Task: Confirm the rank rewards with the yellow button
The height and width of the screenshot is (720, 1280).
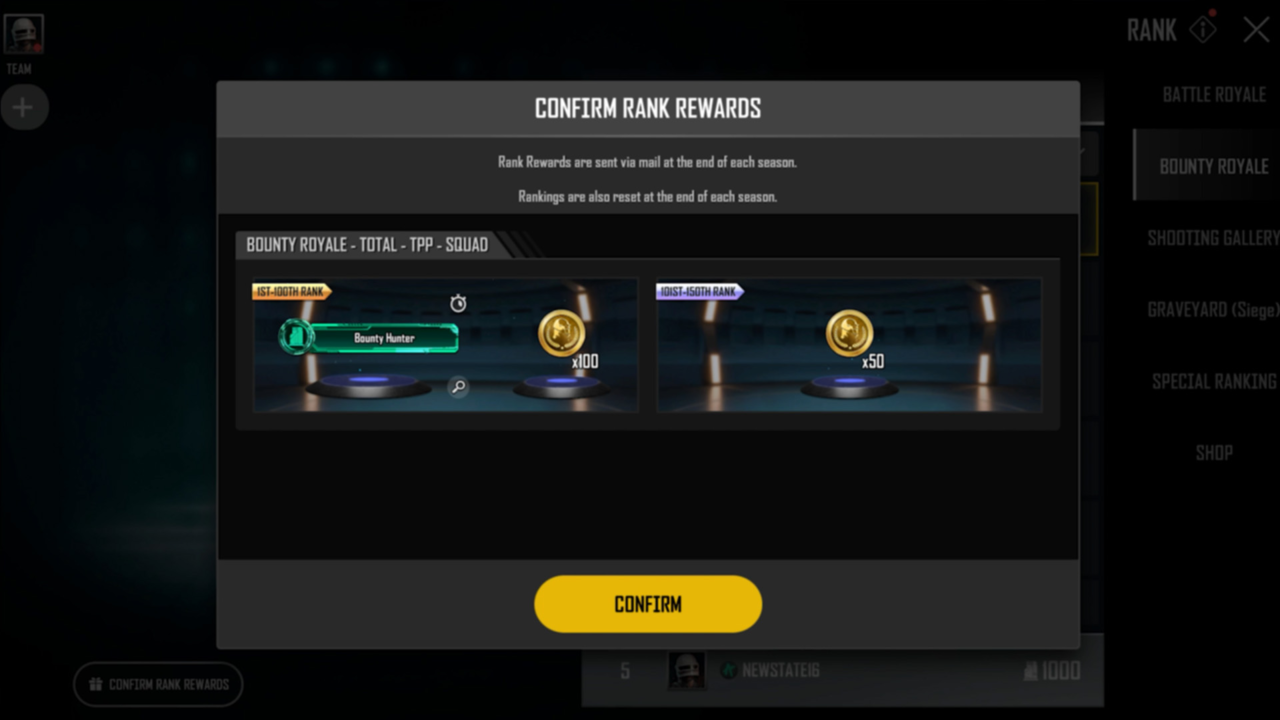Action: 648,604
